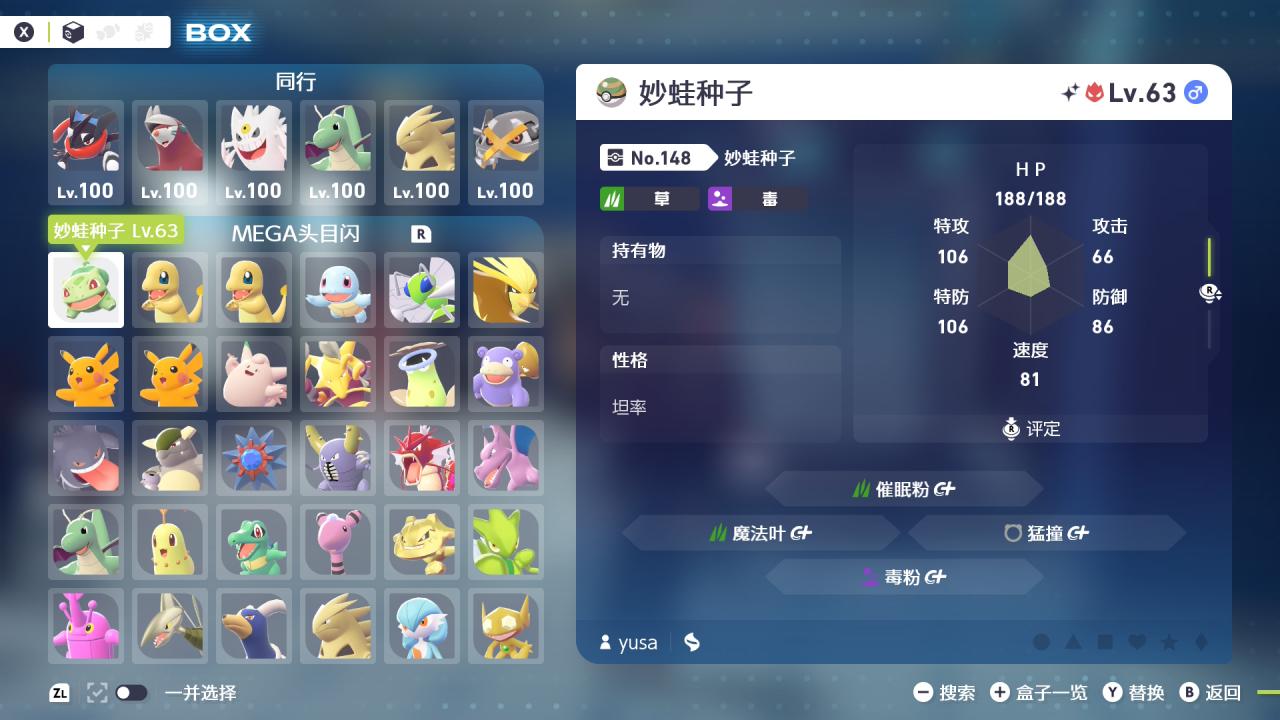Click the male gender symbol icon
Viewport: 1280px width, 720px height.
coord(1195,92)
